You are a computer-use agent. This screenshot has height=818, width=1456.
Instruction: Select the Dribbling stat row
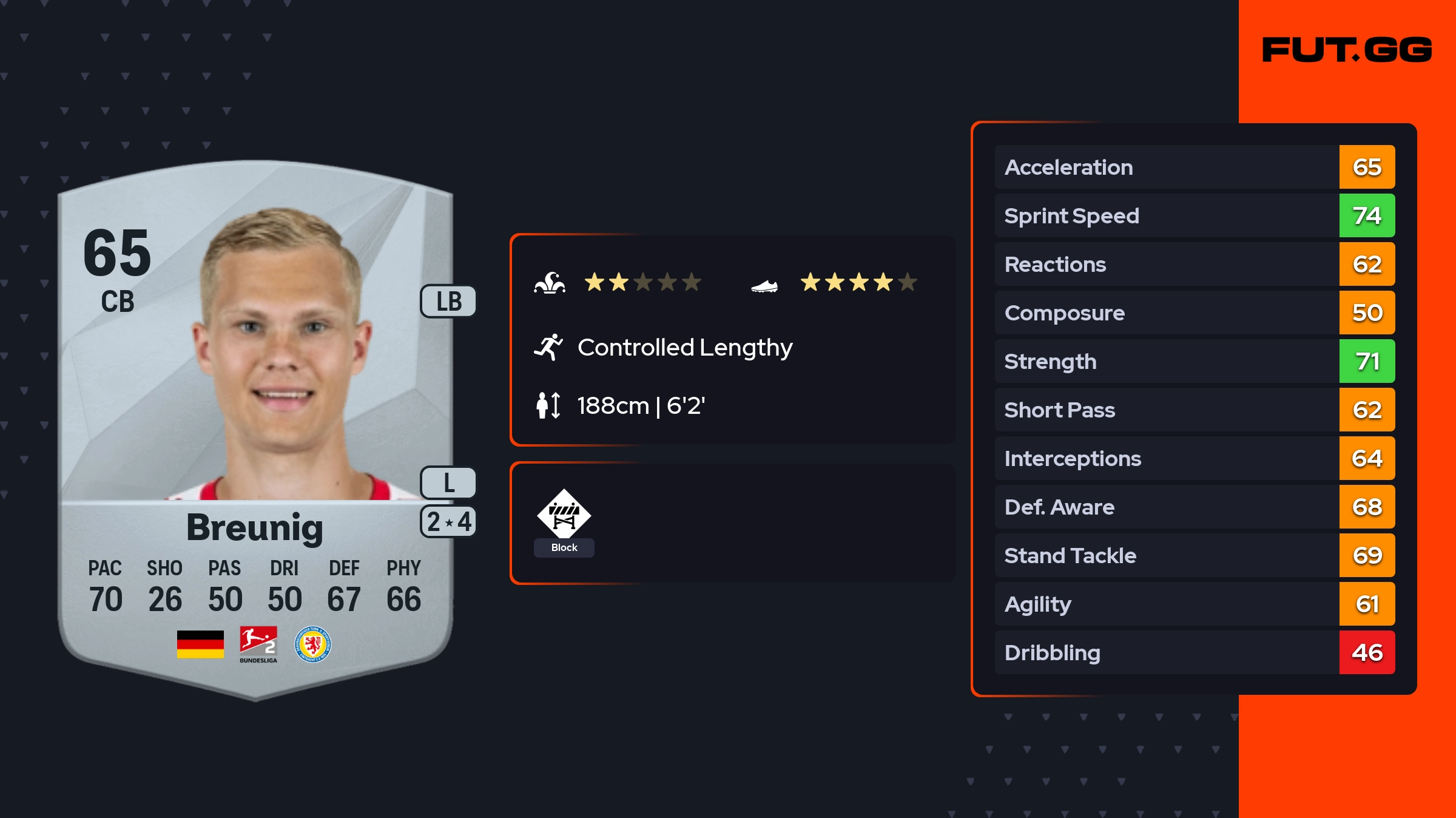click(x=1194, y=653)
